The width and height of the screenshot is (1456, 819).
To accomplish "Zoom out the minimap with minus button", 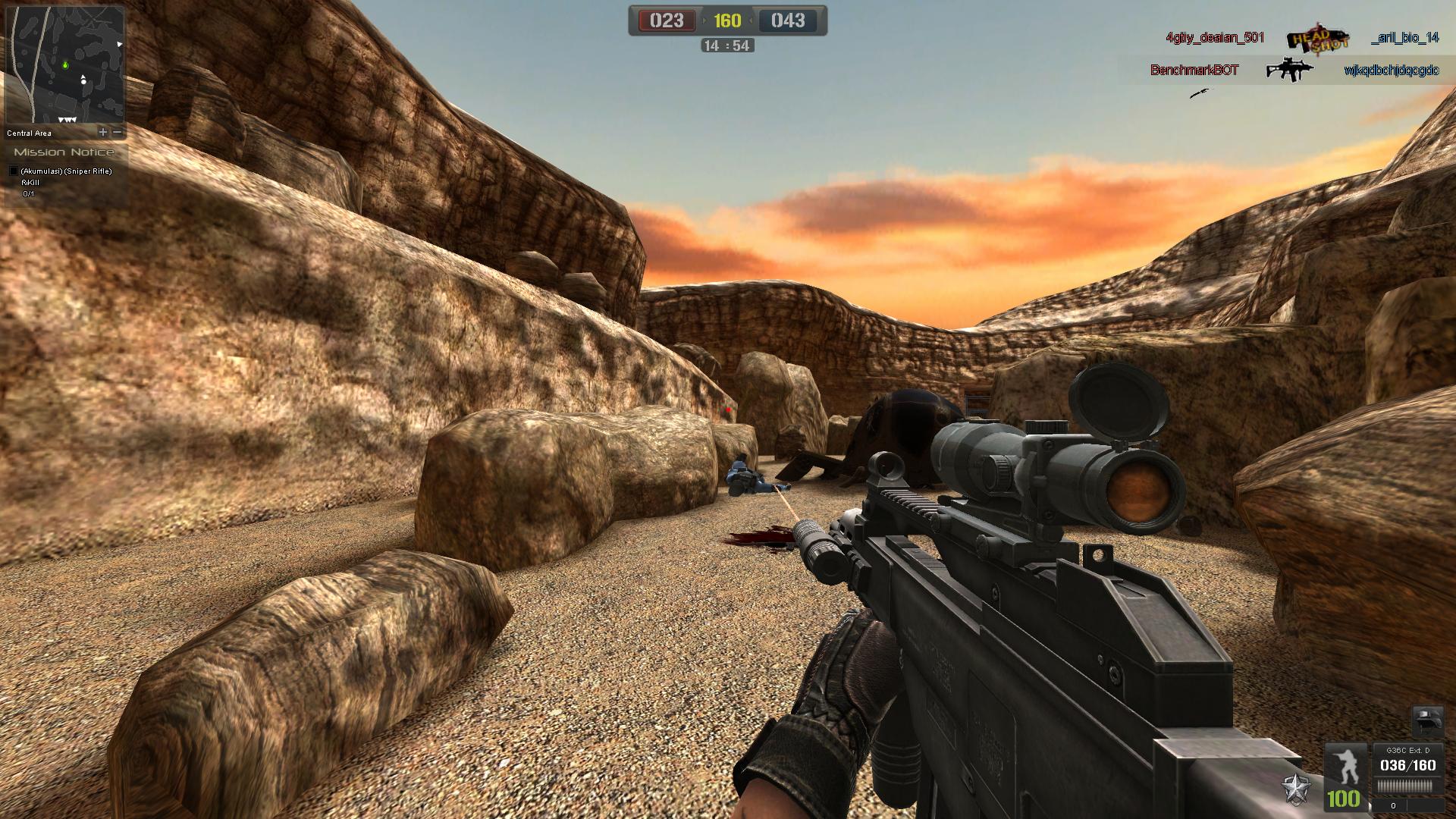I will 118,132.
